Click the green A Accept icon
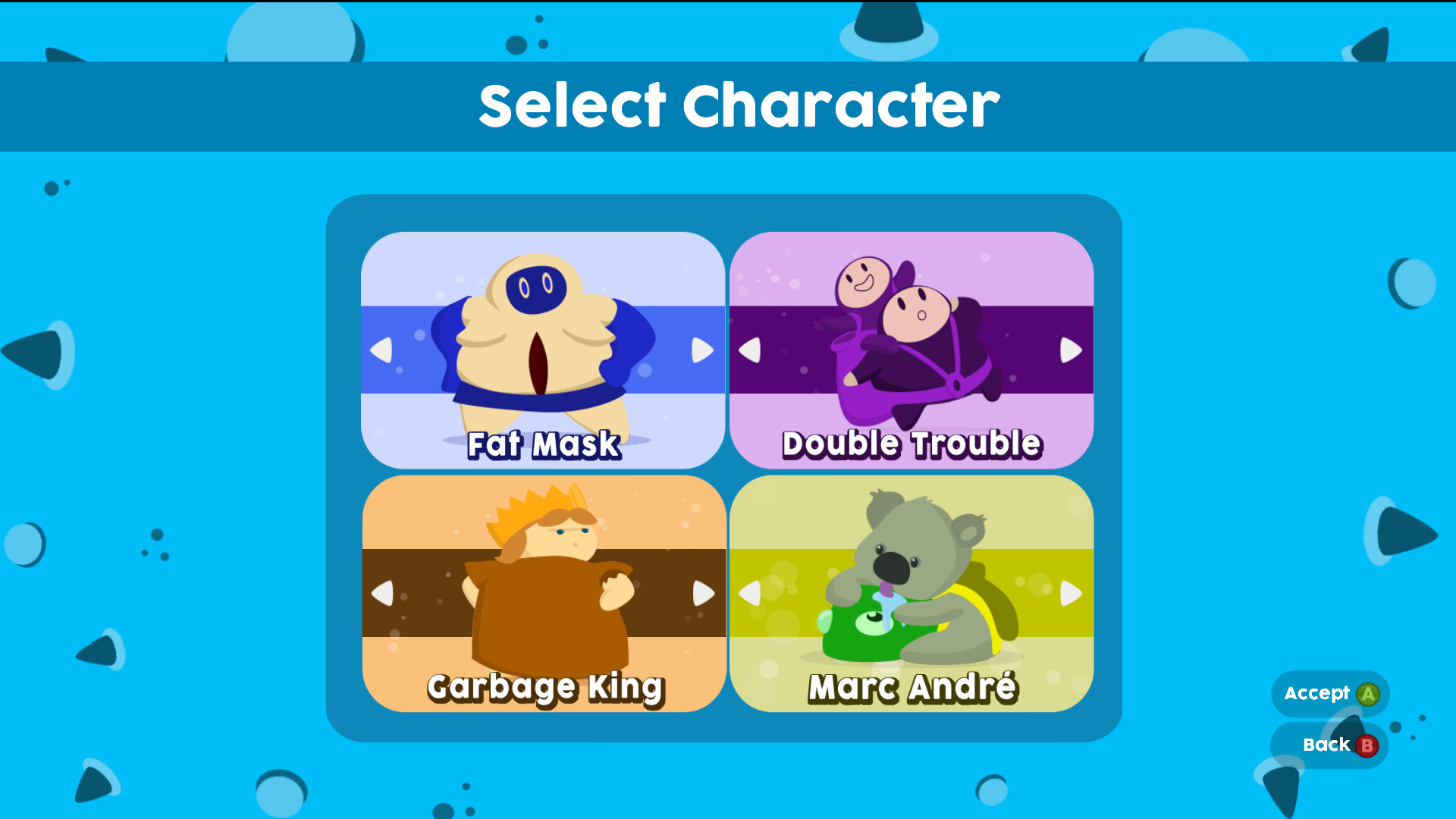The width and height of the screenshot is (1456, 819). tap(1368, 692)
